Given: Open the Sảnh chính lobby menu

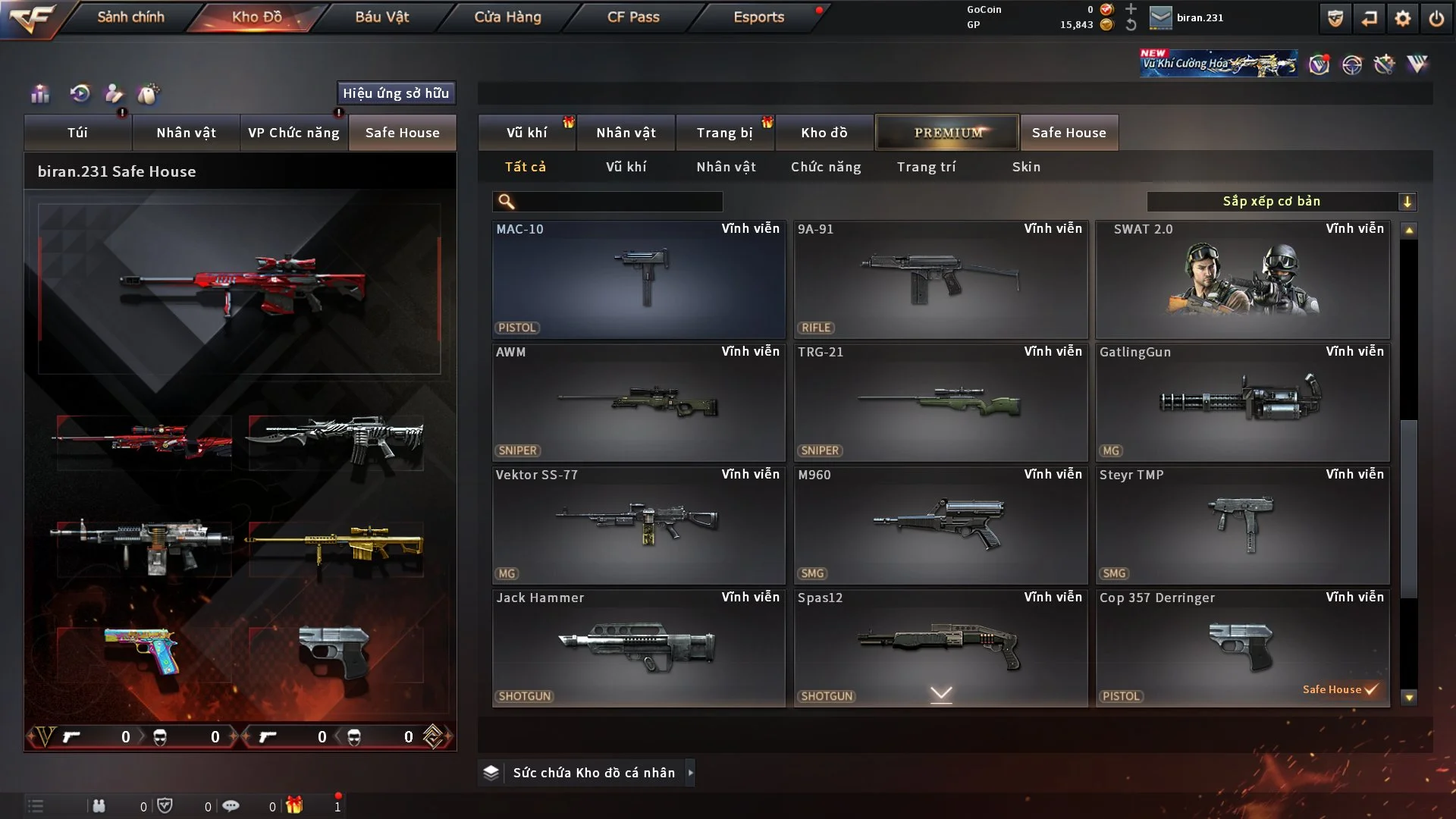Looking at the screenshot, I should 130,17.
